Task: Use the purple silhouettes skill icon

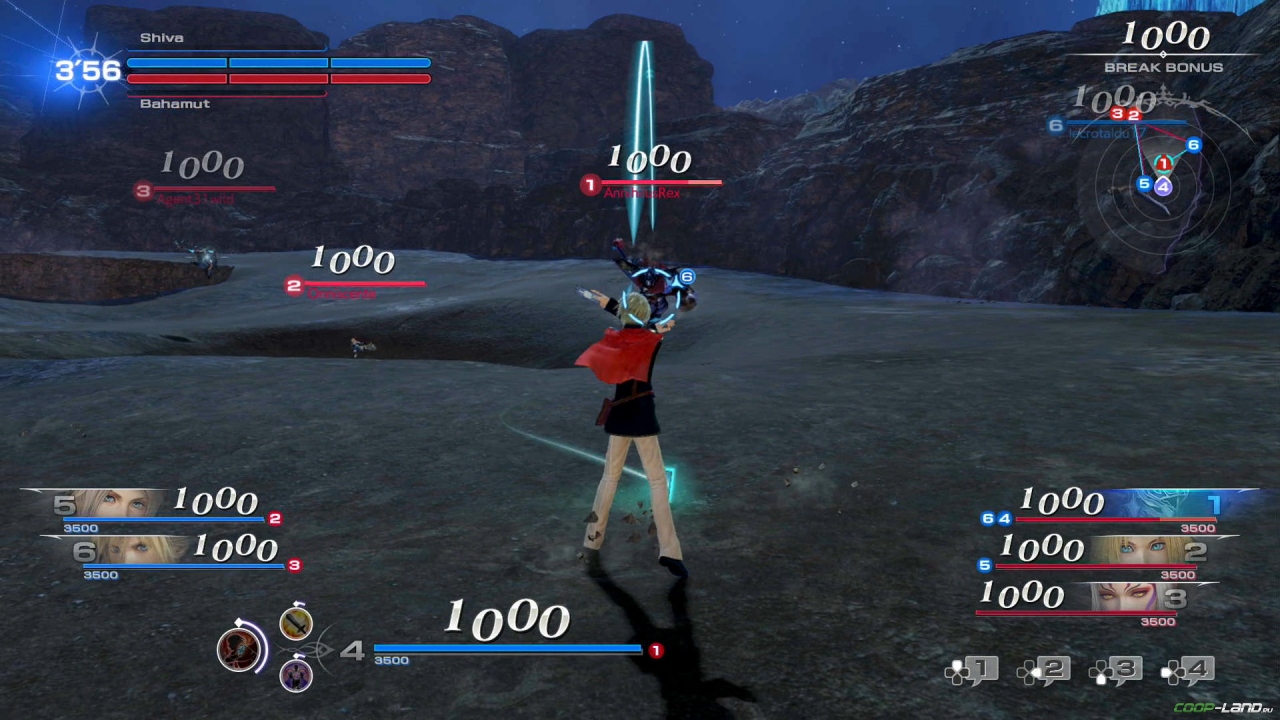Action: tap(296, 675)
